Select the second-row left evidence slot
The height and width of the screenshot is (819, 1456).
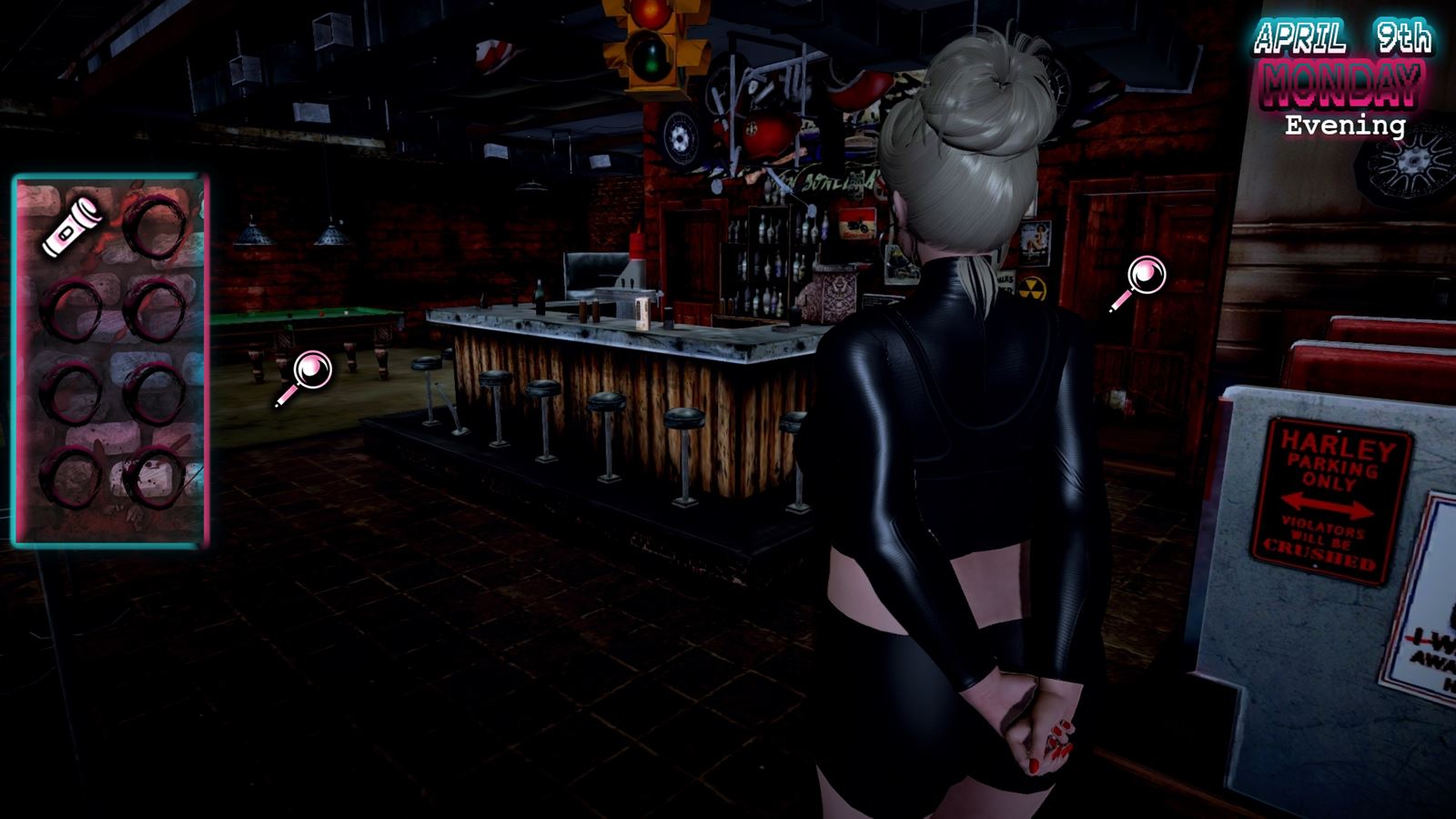coord(73,308)
